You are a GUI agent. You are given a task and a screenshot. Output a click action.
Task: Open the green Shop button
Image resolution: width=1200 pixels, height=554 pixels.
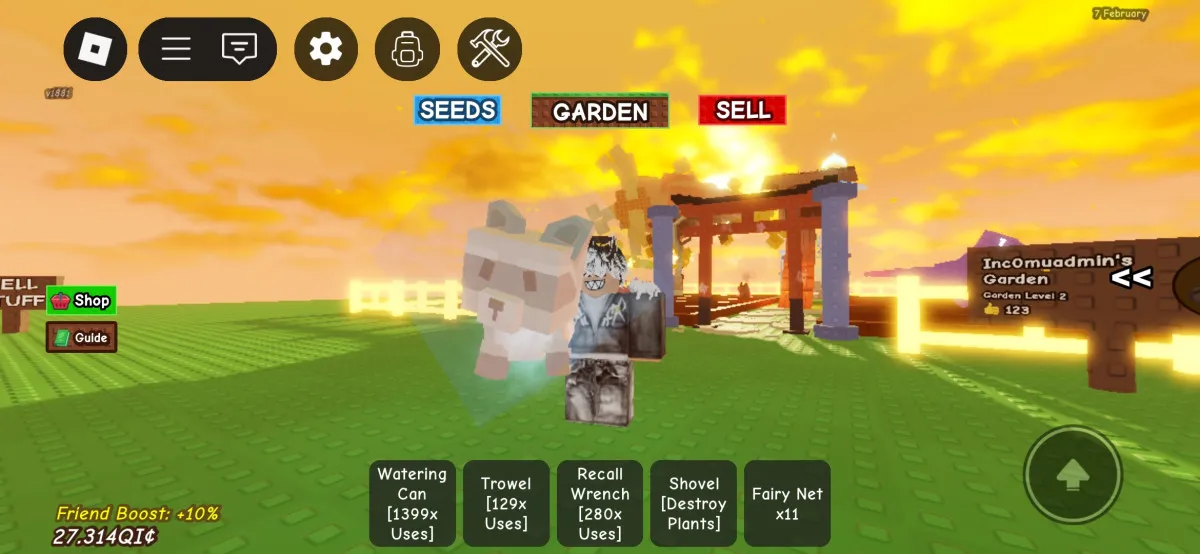[81, 300]
